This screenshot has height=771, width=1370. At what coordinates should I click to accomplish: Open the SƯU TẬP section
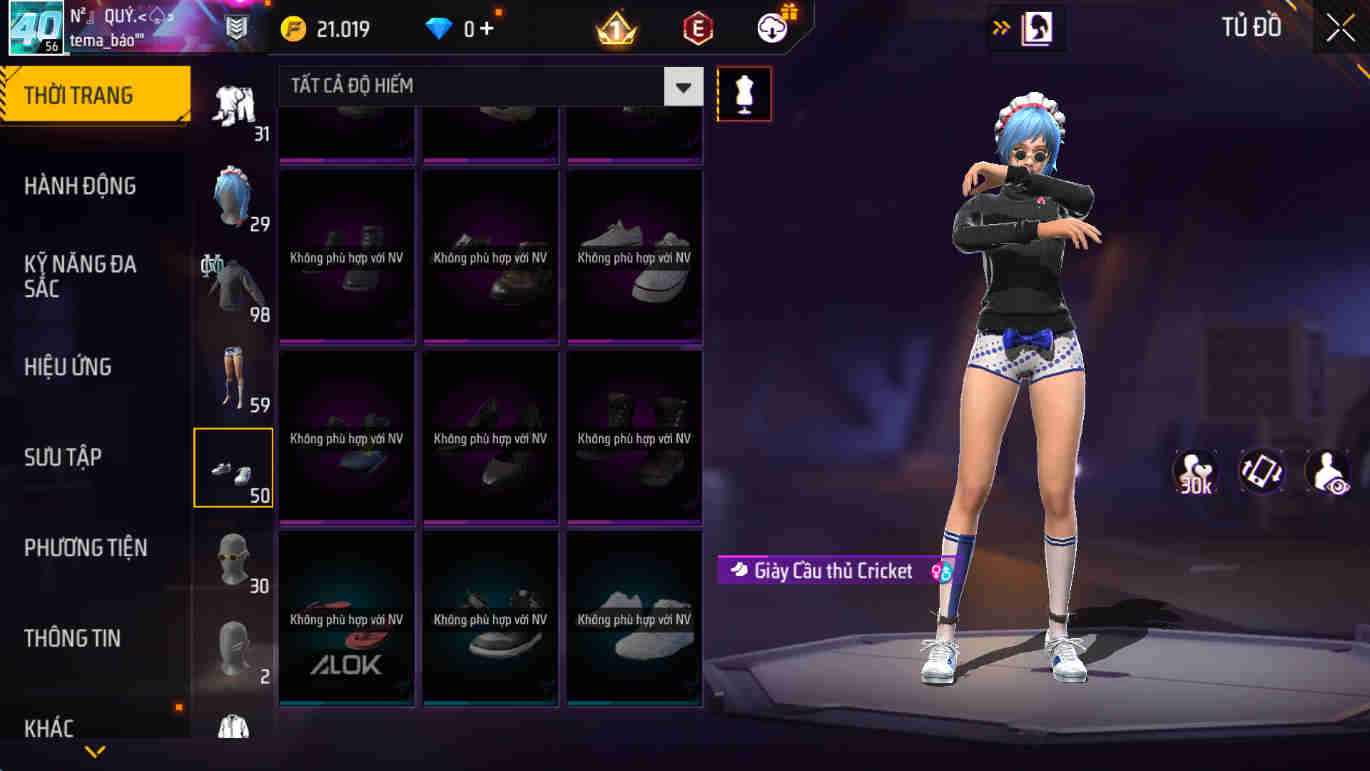[62, 457]
